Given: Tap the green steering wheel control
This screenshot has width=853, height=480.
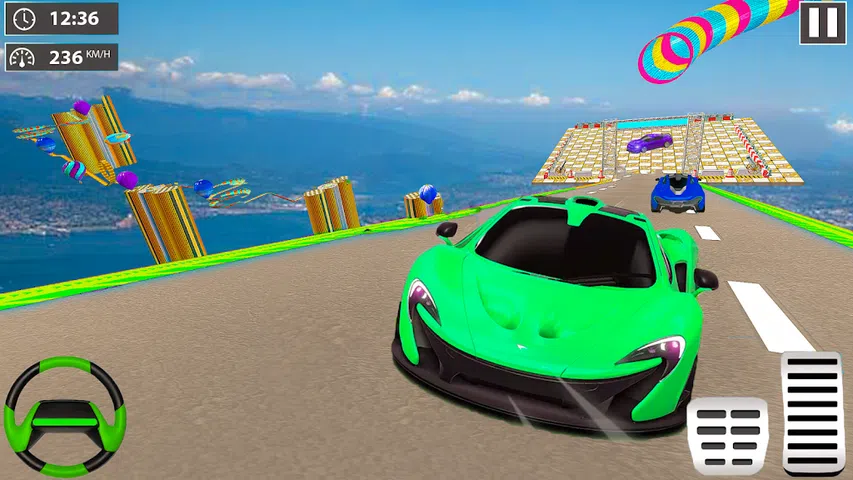Looking at the screenshot, I should point(64,415).
